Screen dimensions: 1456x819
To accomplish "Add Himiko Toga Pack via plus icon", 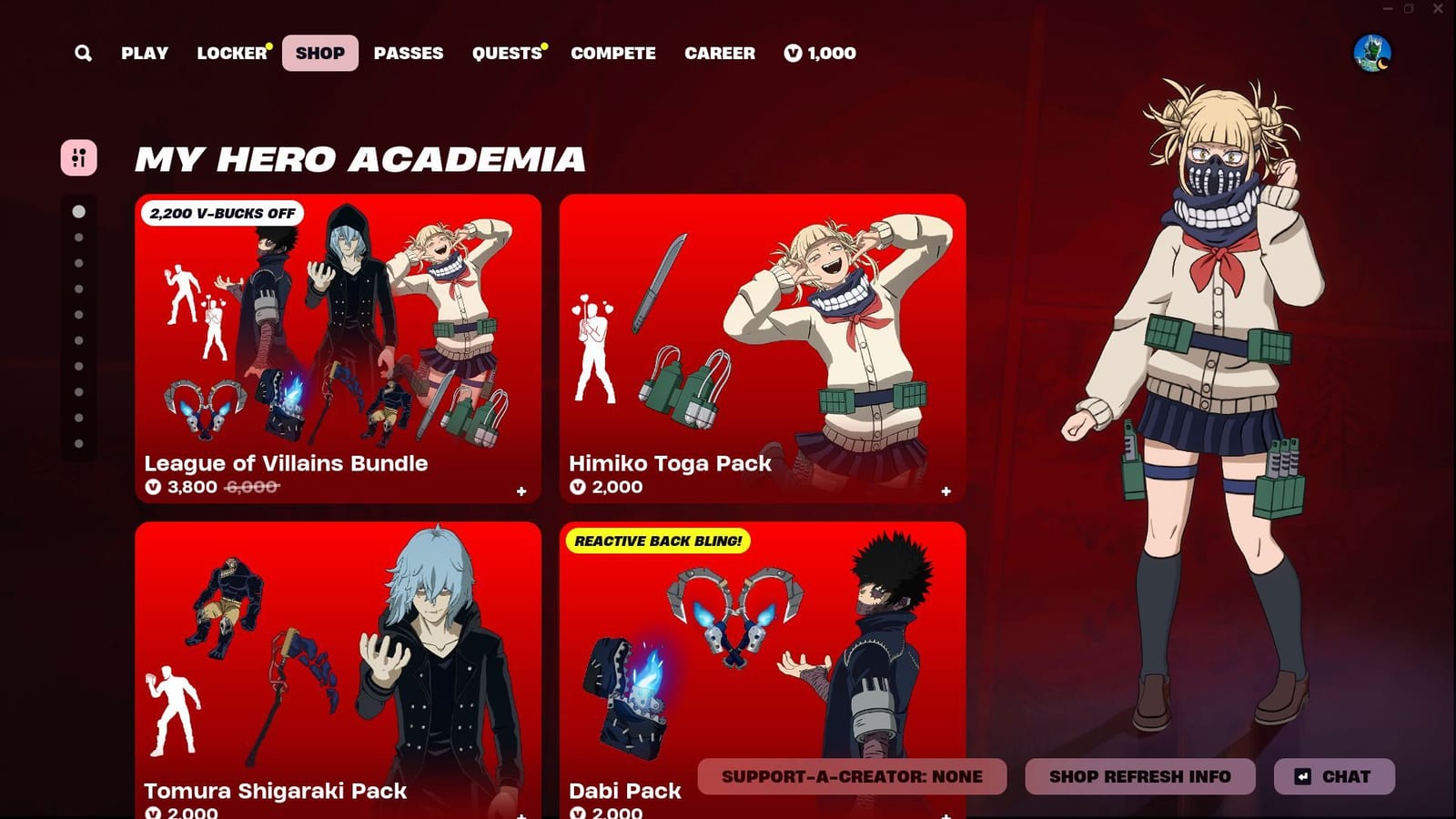I will pos(946,490).
